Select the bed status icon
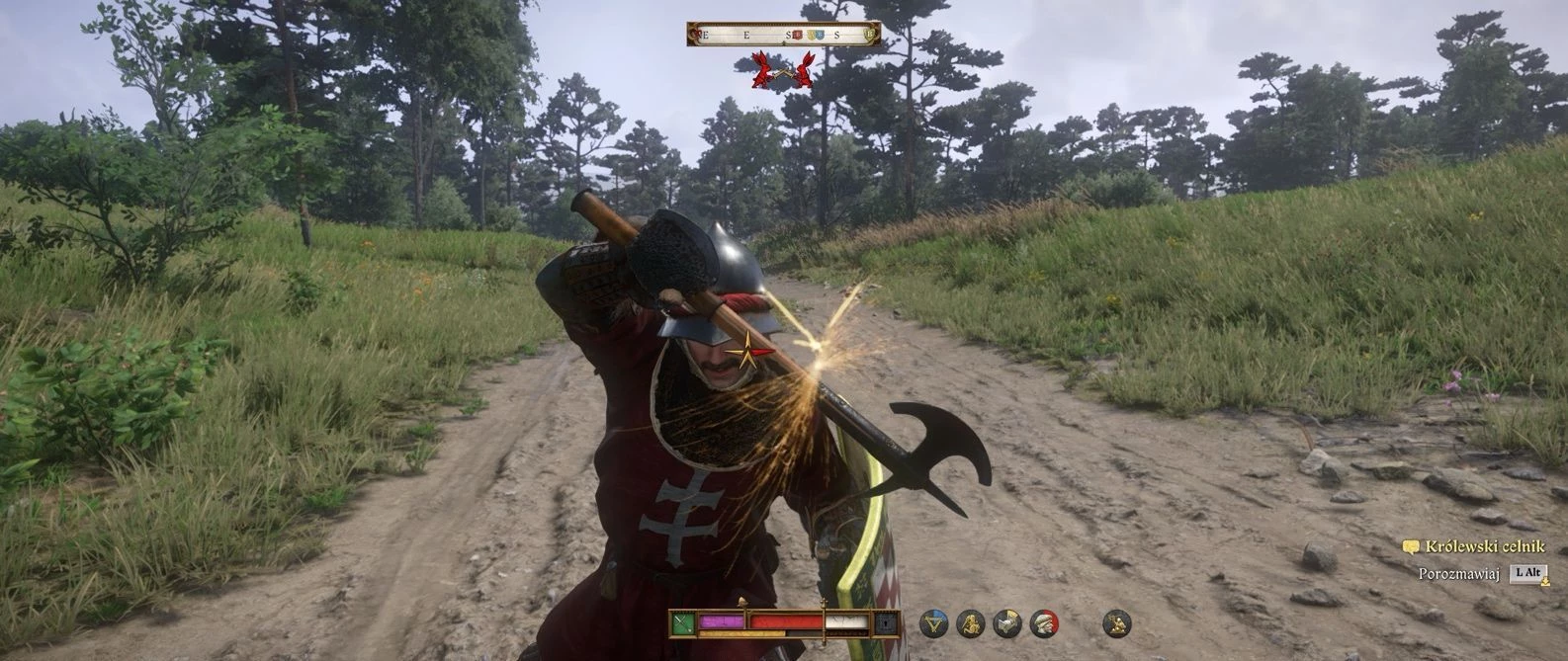The width and height of the screenshot is (1568, 661). click(1007, 623)
